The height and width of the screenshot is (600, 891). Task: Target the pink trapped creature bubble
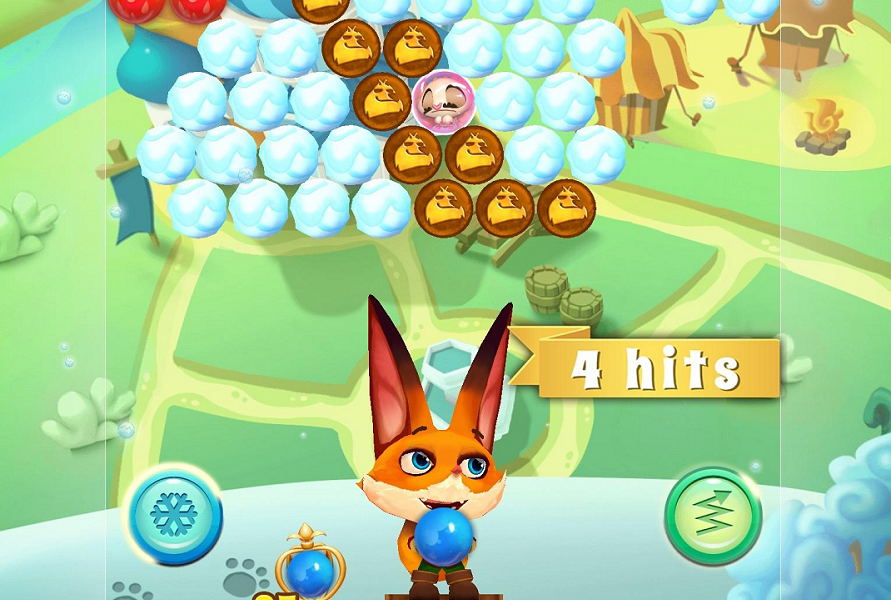pyautogui.click(x=441, y=101)
